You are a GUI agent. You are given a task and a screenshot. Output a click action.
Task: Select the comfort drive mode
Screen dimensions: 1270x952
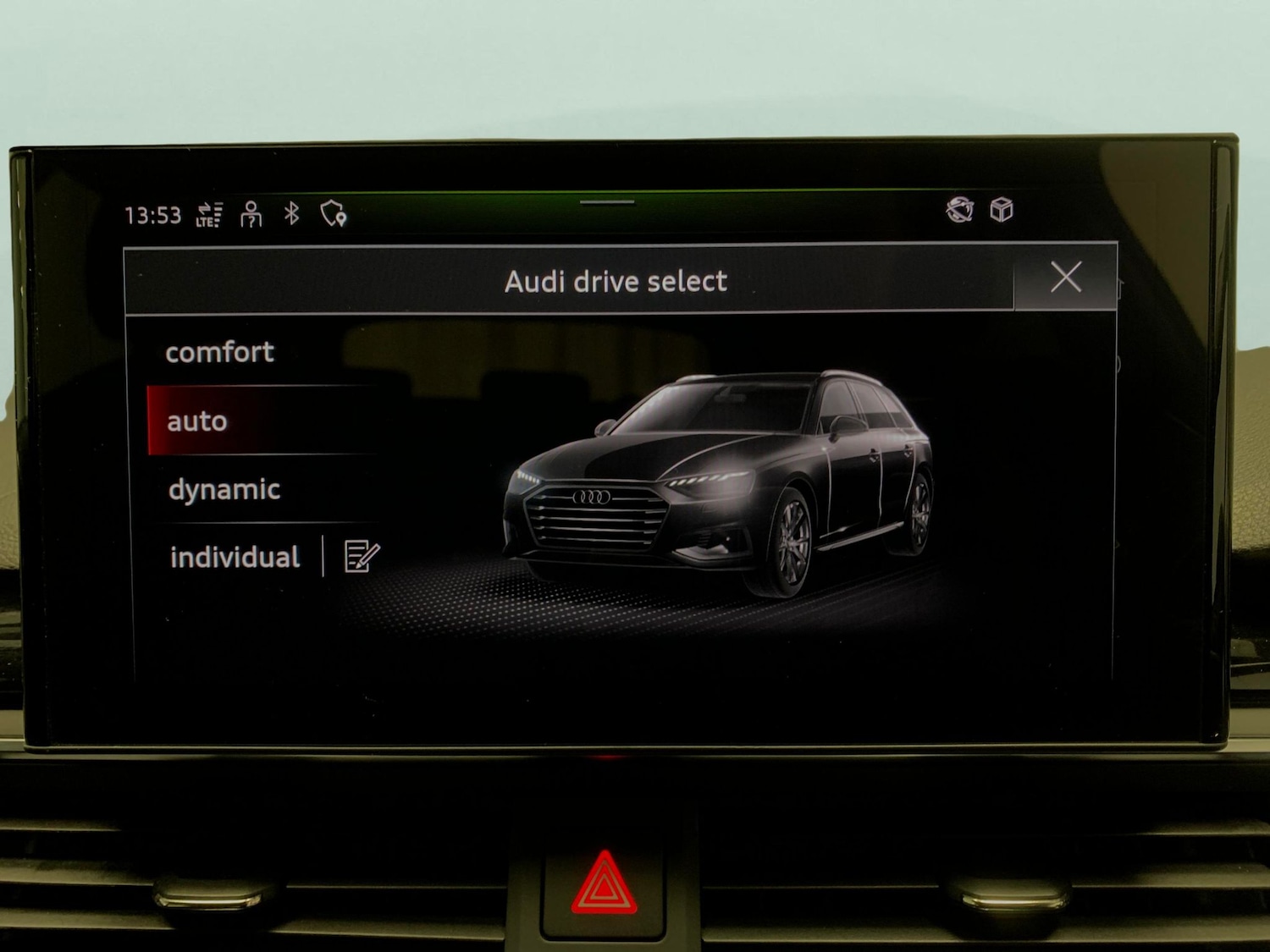click(x=221, y=352)
